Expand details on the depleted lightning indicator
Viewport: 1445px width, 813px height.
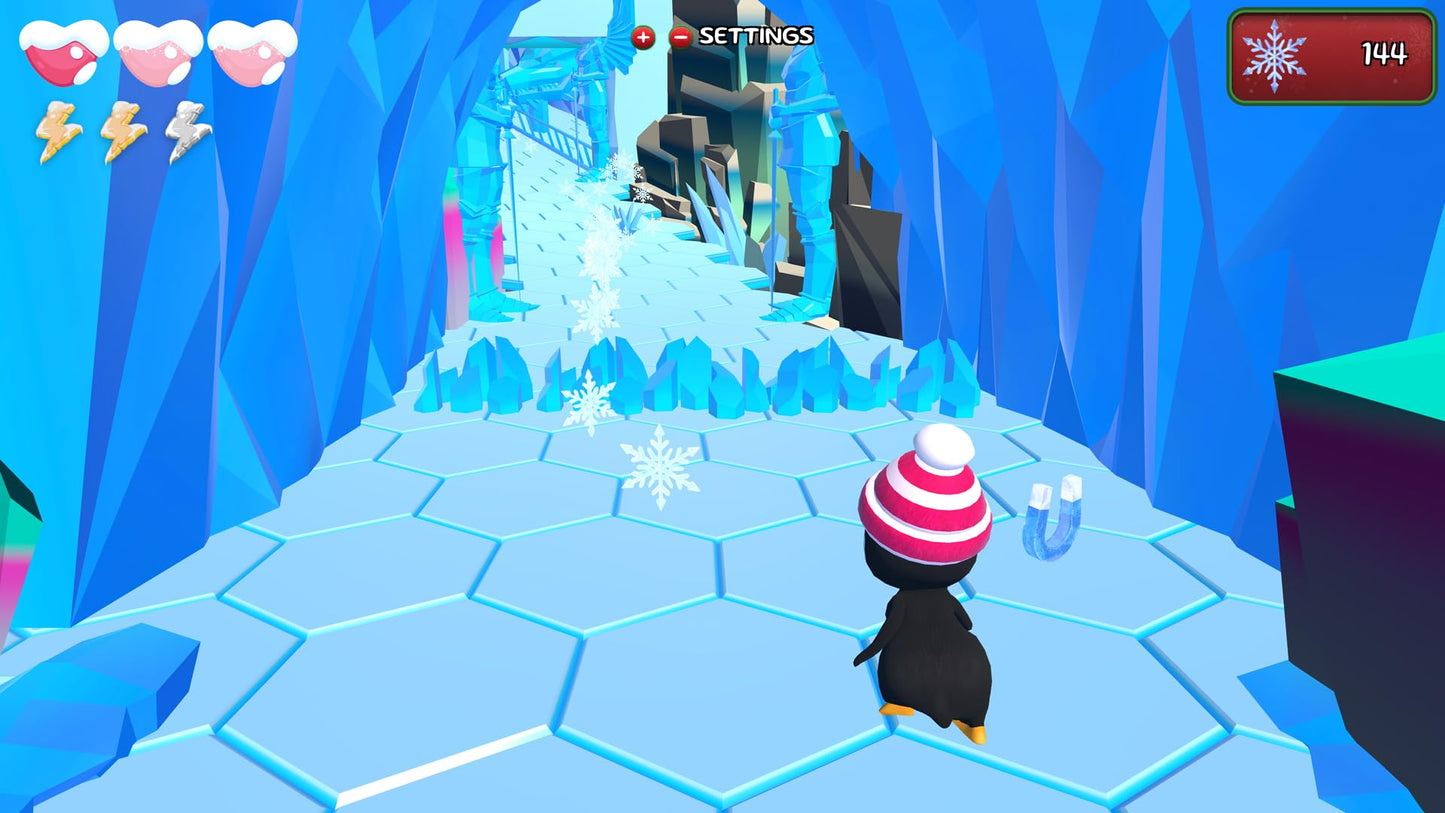click(x=183, y=131)
